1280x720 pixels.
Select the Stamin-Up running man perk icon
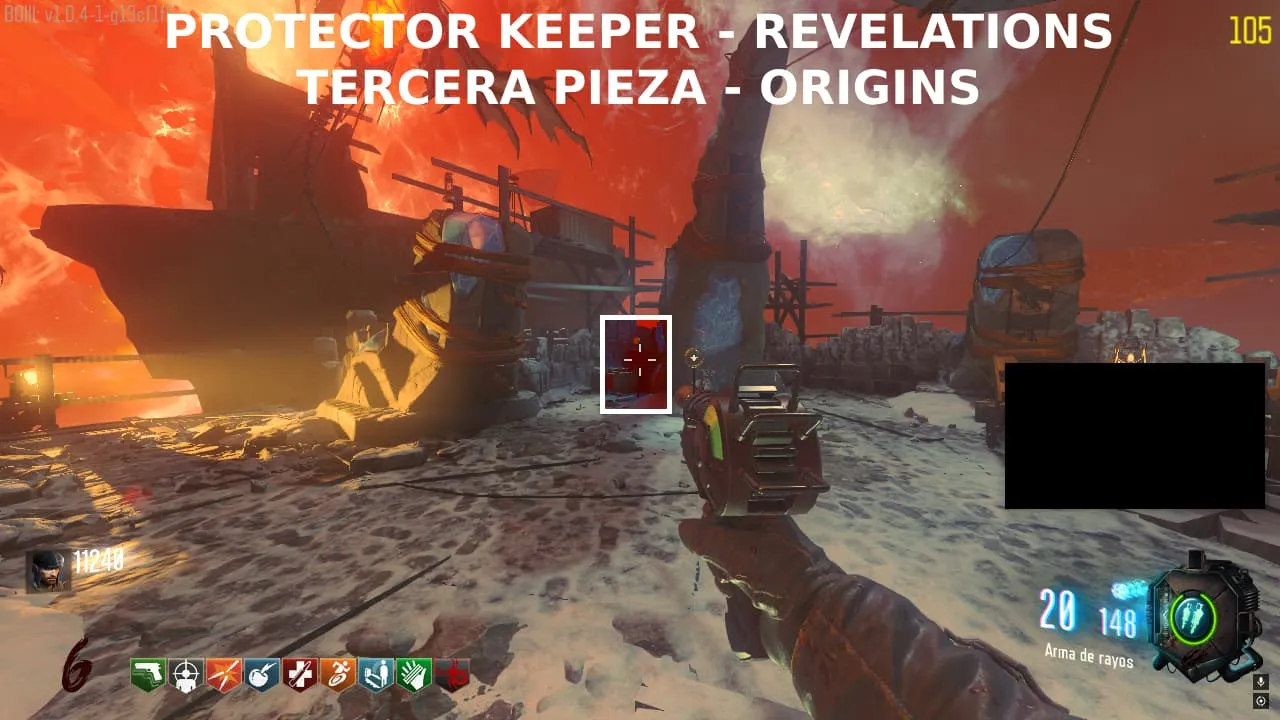coord(337,676)
